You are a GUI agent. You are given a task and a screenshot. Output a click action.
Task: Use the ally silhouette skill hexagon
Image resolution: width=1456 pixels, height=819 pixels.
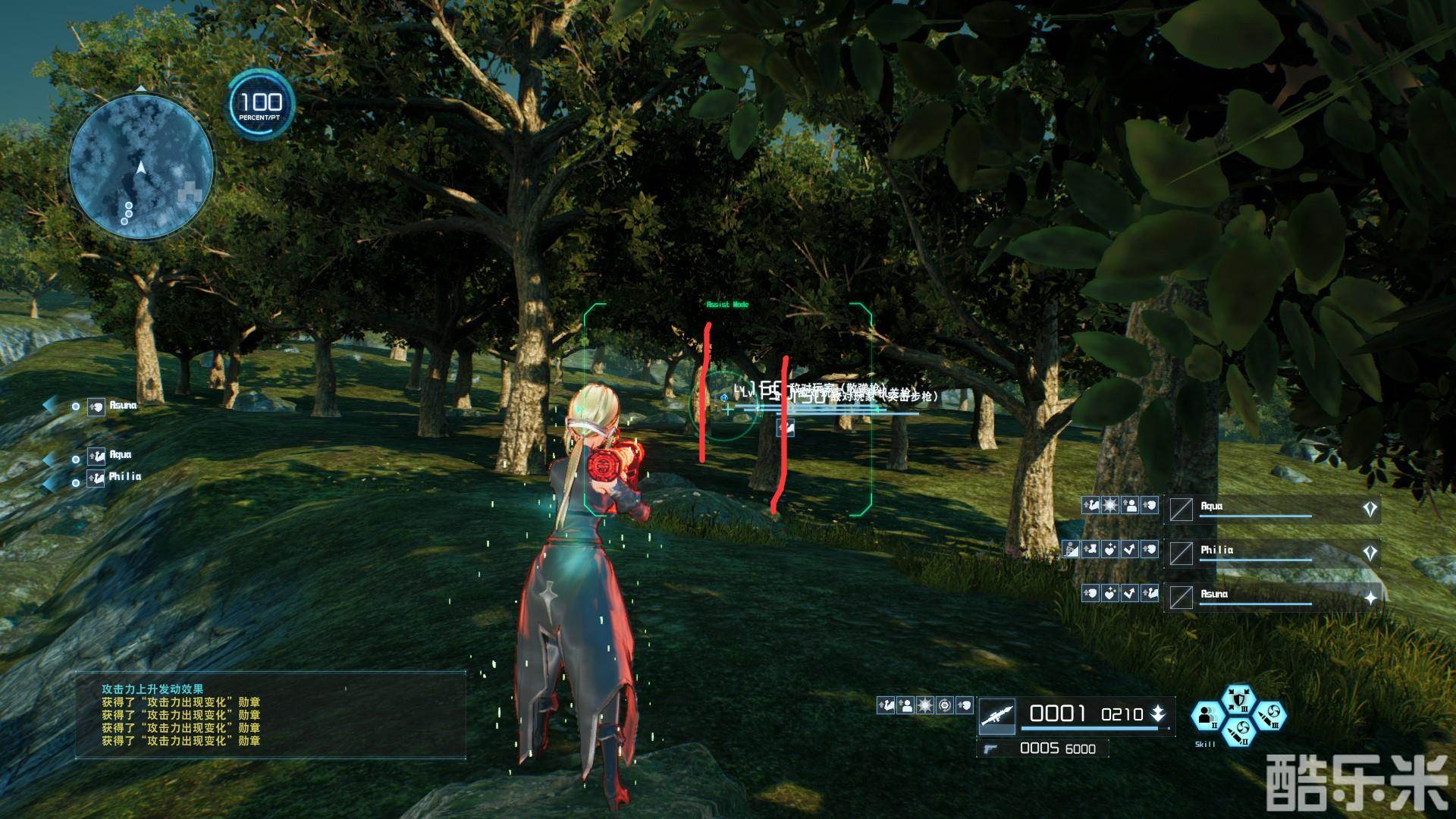coord(1207,715)
